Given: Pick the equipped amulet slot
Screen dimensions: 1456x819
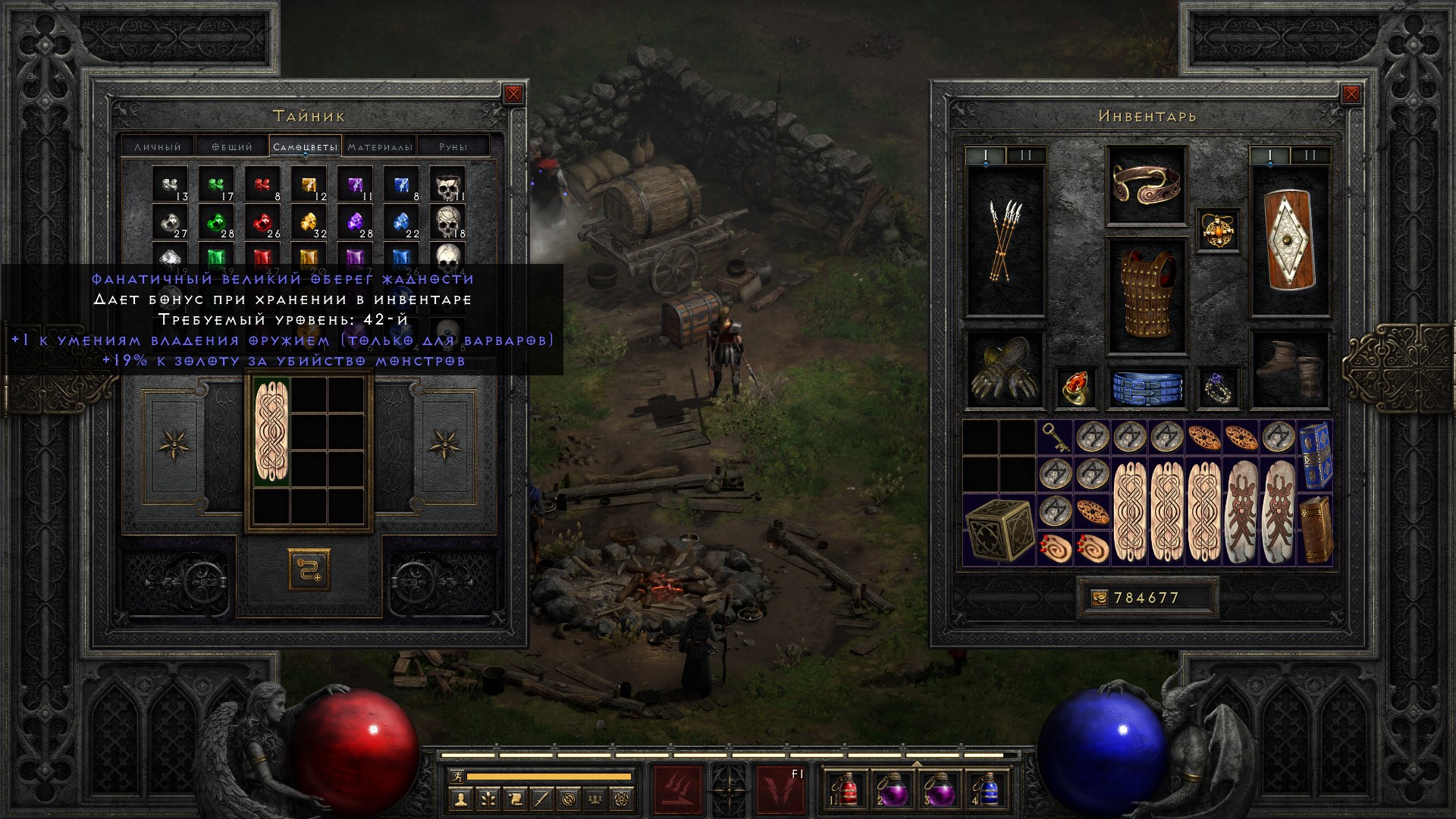Looking at the screenshot, I should point(1218,231).
